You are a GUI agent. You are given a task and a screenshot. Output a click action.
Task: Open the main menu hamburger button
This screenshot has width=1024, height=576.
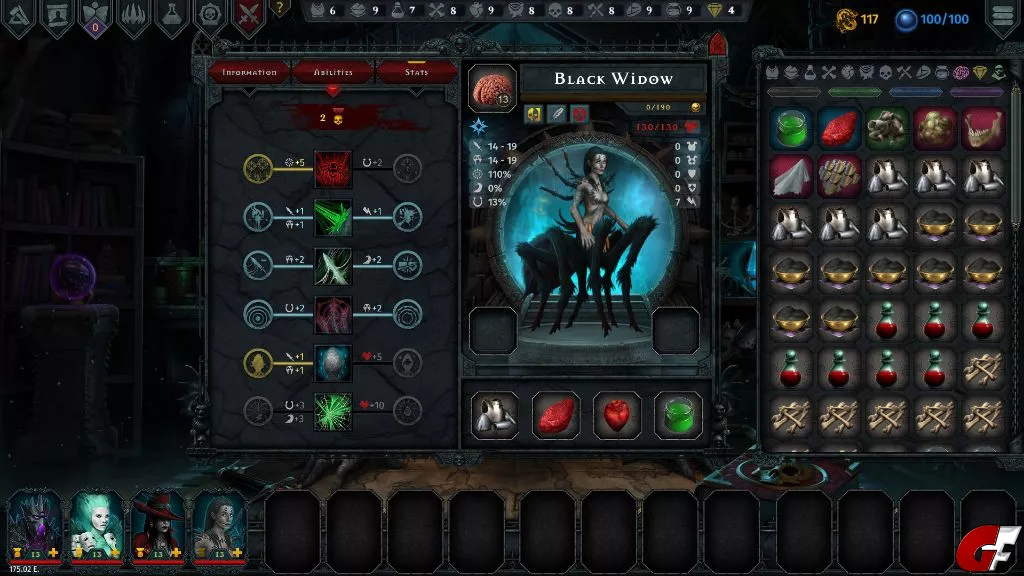[x=1002, y=16]
